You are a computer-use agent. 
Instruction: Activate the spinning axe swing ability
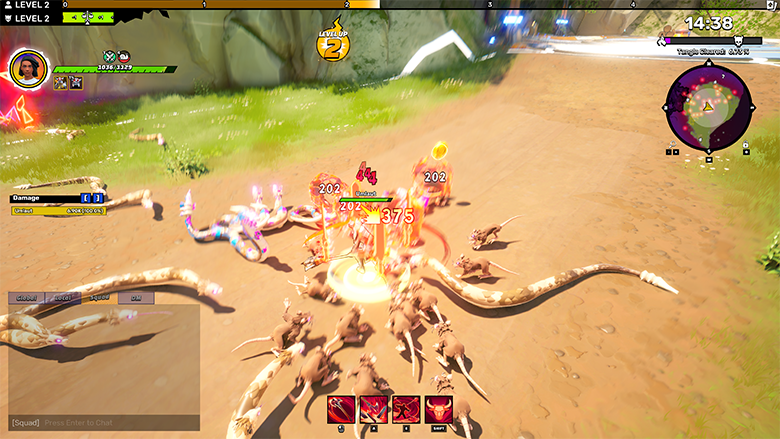[342, 409]
